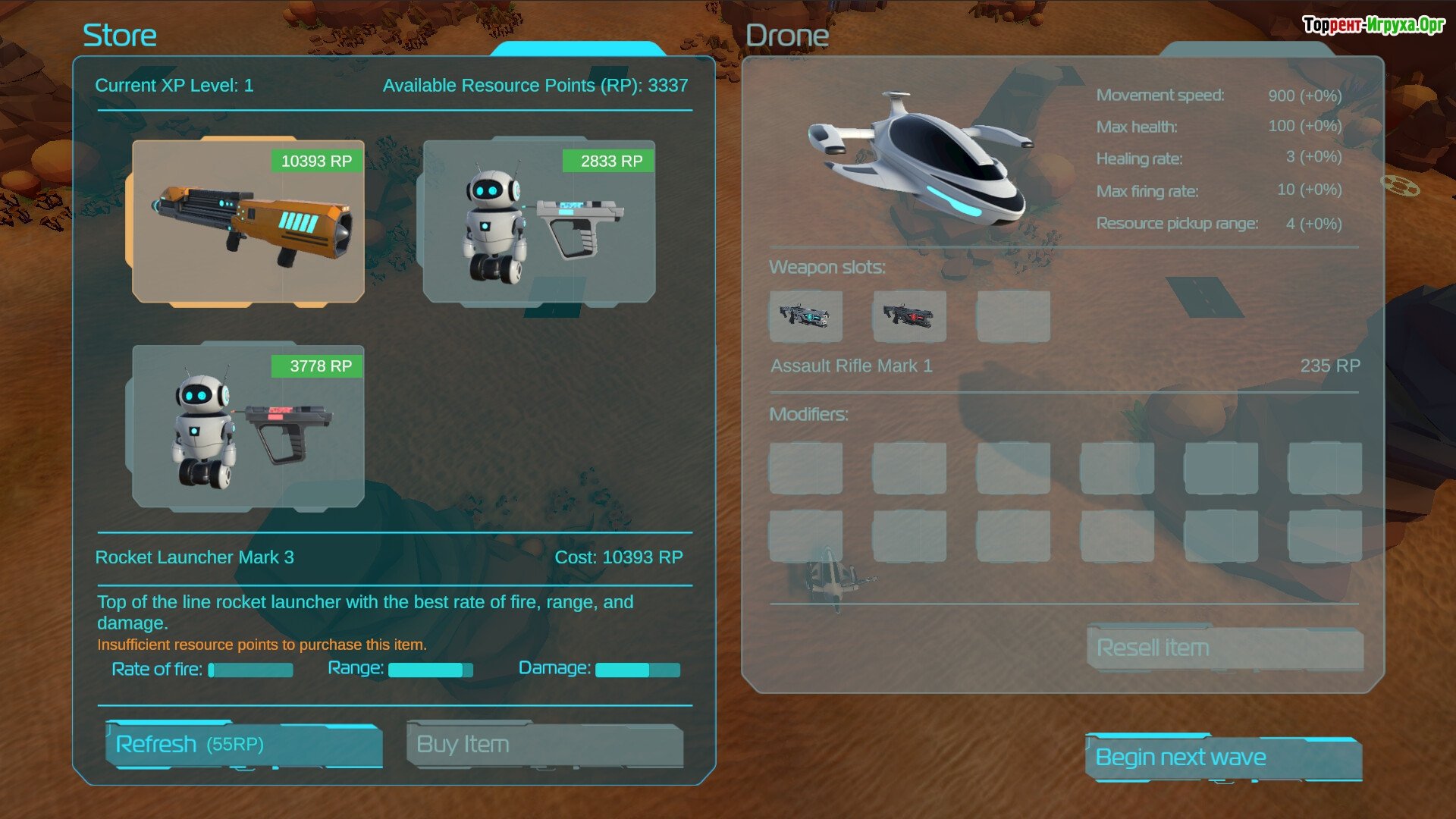Select the red-lit rifle weapon slot
1456x819 pixels.
point(909,316)
